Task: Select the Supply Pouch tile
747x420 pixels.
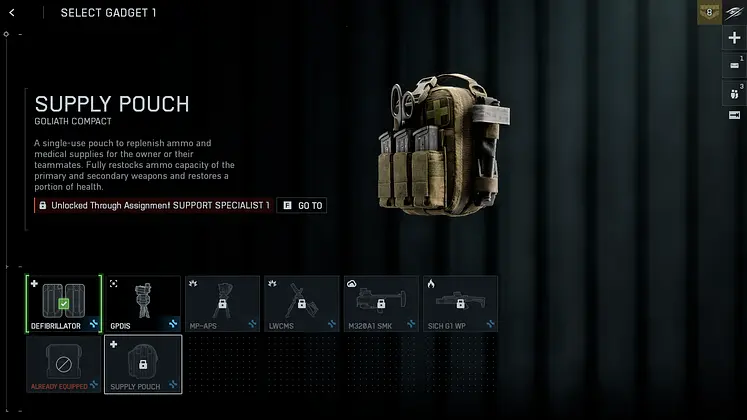Action: click(143, 363)
